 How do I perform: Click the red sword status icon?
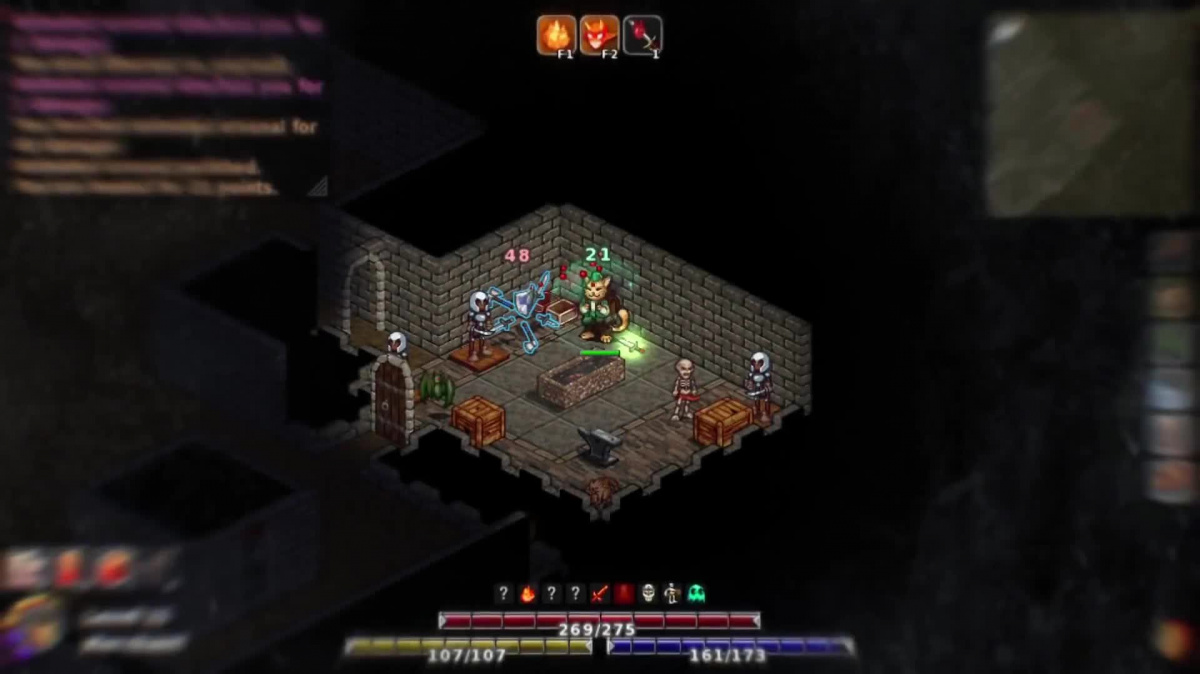pos(599,594)
